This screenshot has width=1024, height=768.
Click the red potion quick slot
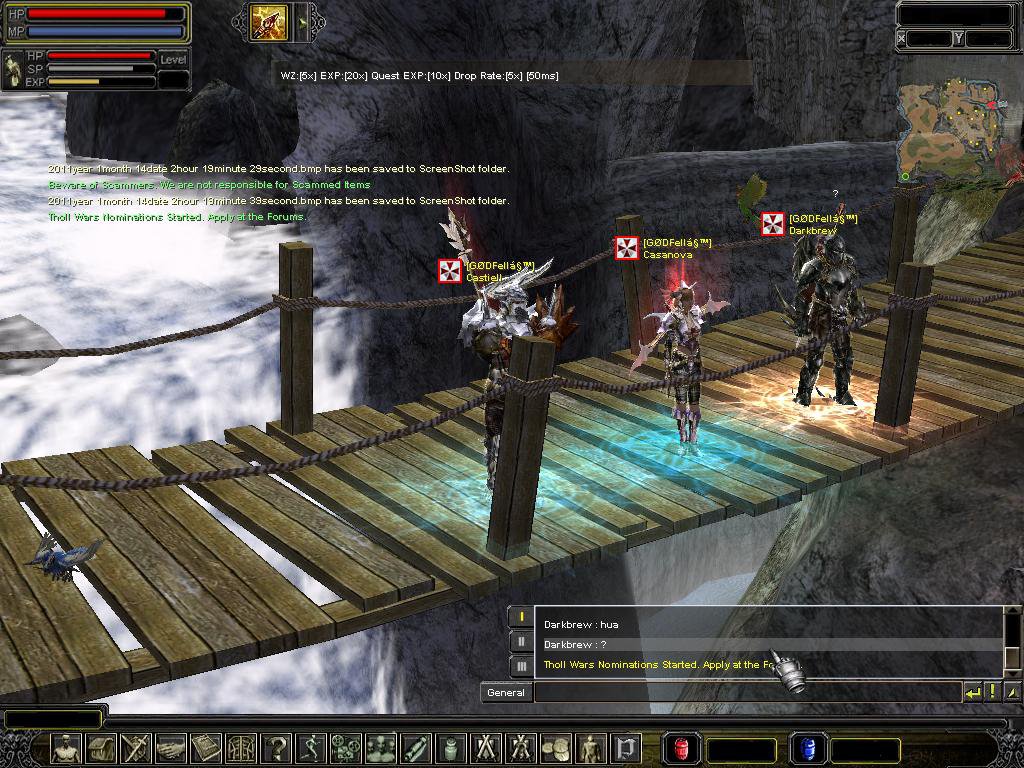pyautogui.click(x=680, y=748)
